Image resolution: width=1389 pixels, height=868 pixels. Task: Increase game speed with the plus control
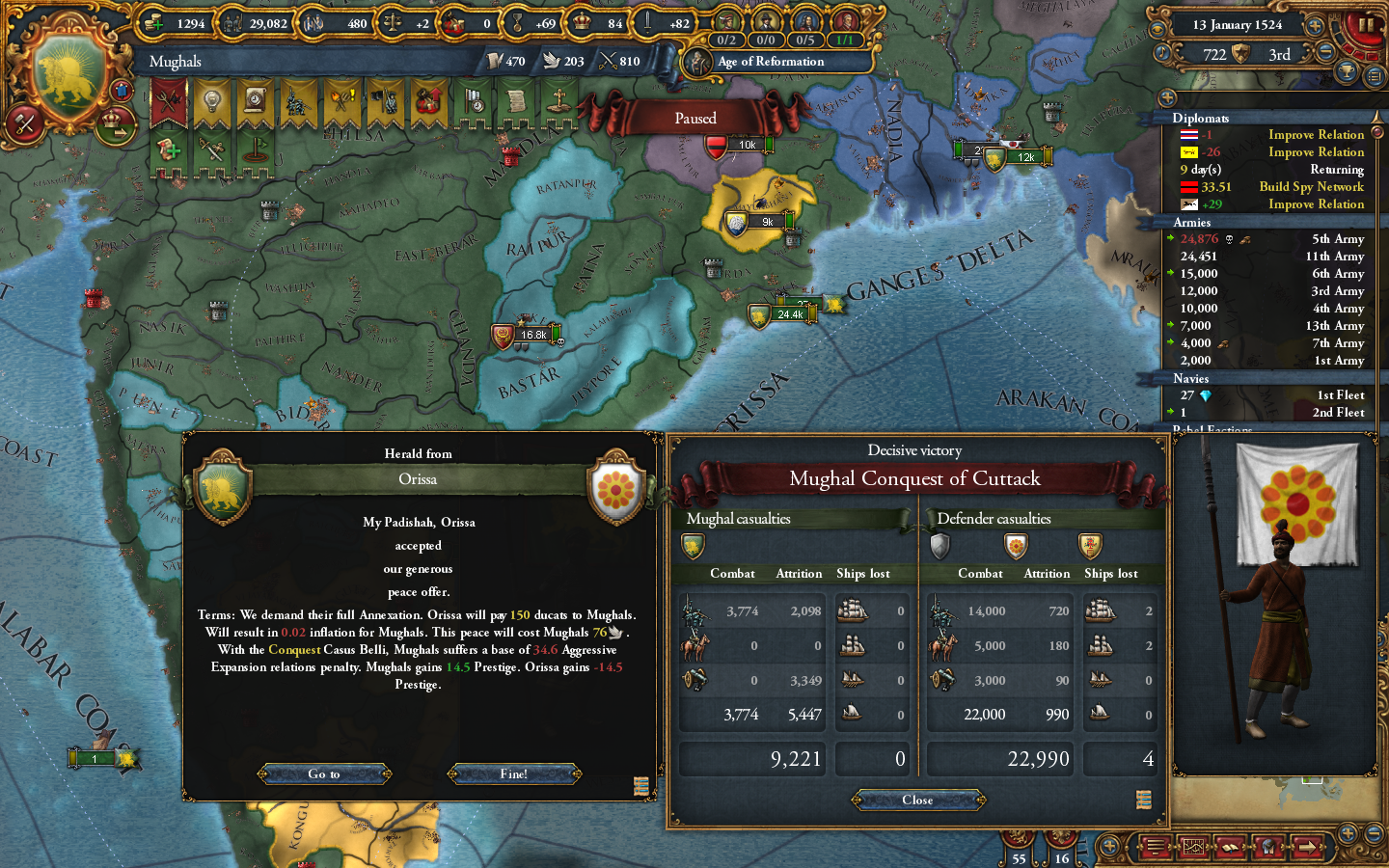[x=1315, y=26]
